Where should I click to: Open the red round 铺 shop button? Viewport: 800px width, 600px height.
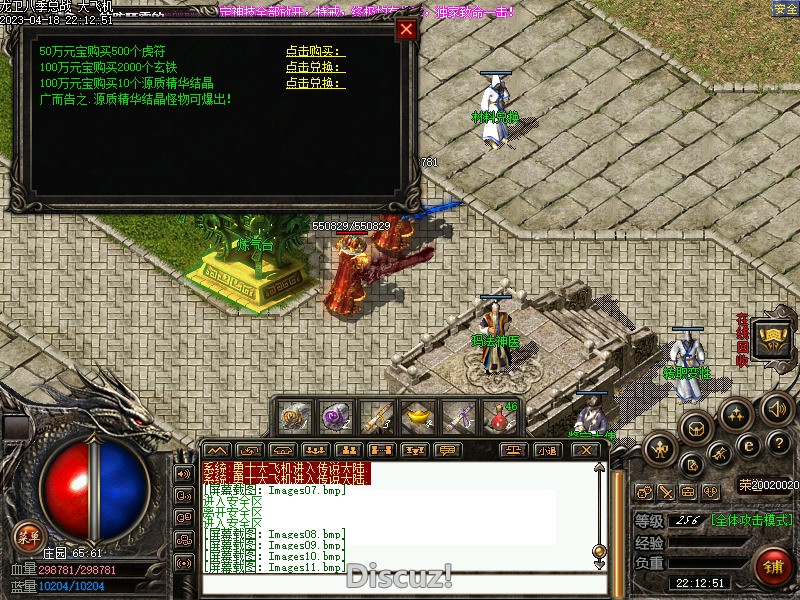[773, 568]
